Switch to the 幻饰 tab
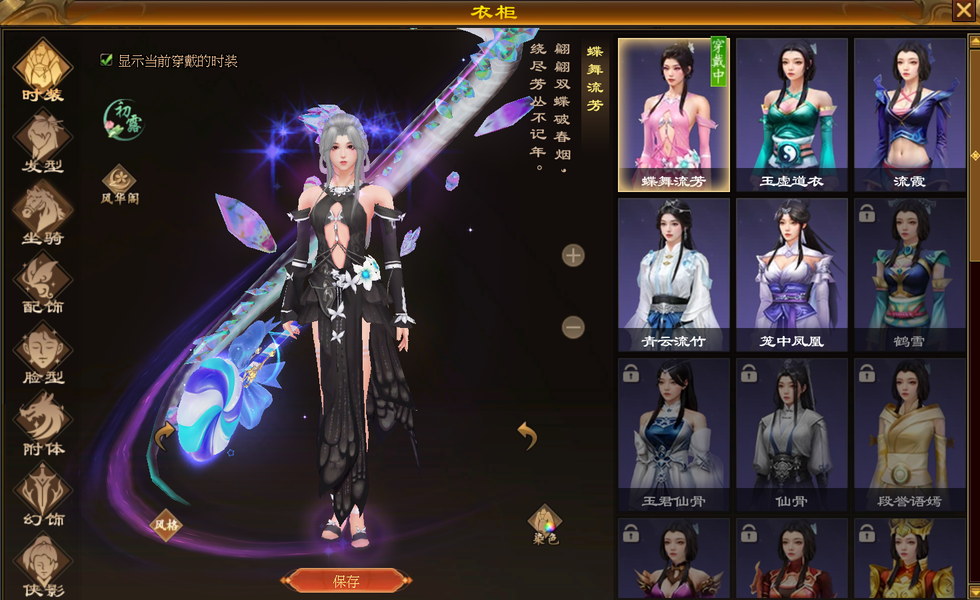980x600 pixels. [x=42, y=494]
